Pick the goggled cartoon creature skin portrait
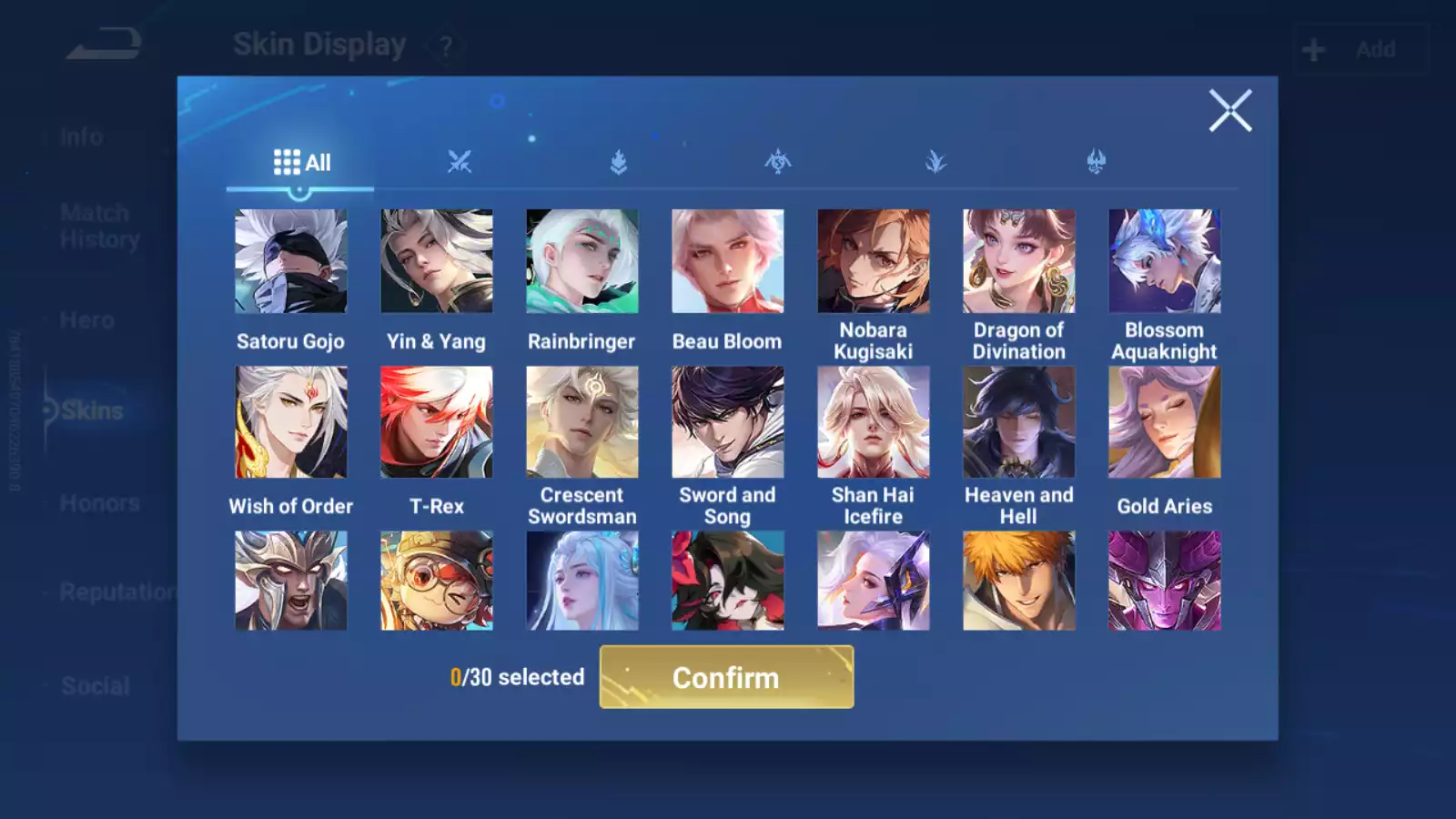This screenshot has height=819, width=1456. click(x=437, y=581)
